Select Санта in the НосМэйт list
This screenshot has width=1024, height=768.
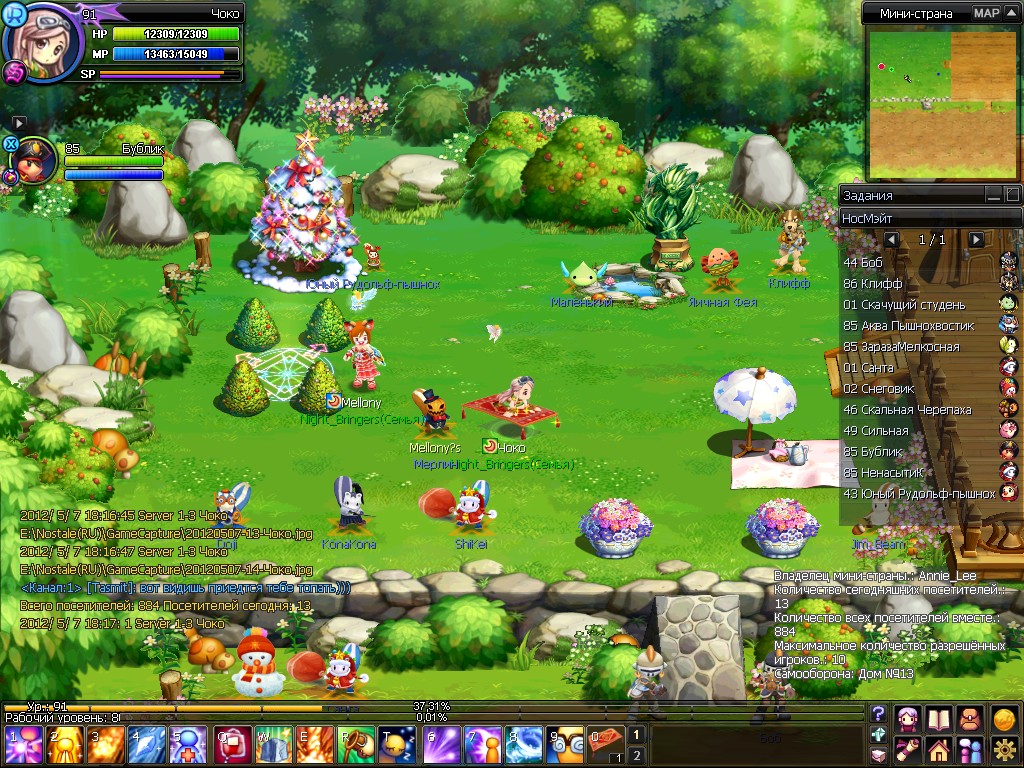coord(870,368)
